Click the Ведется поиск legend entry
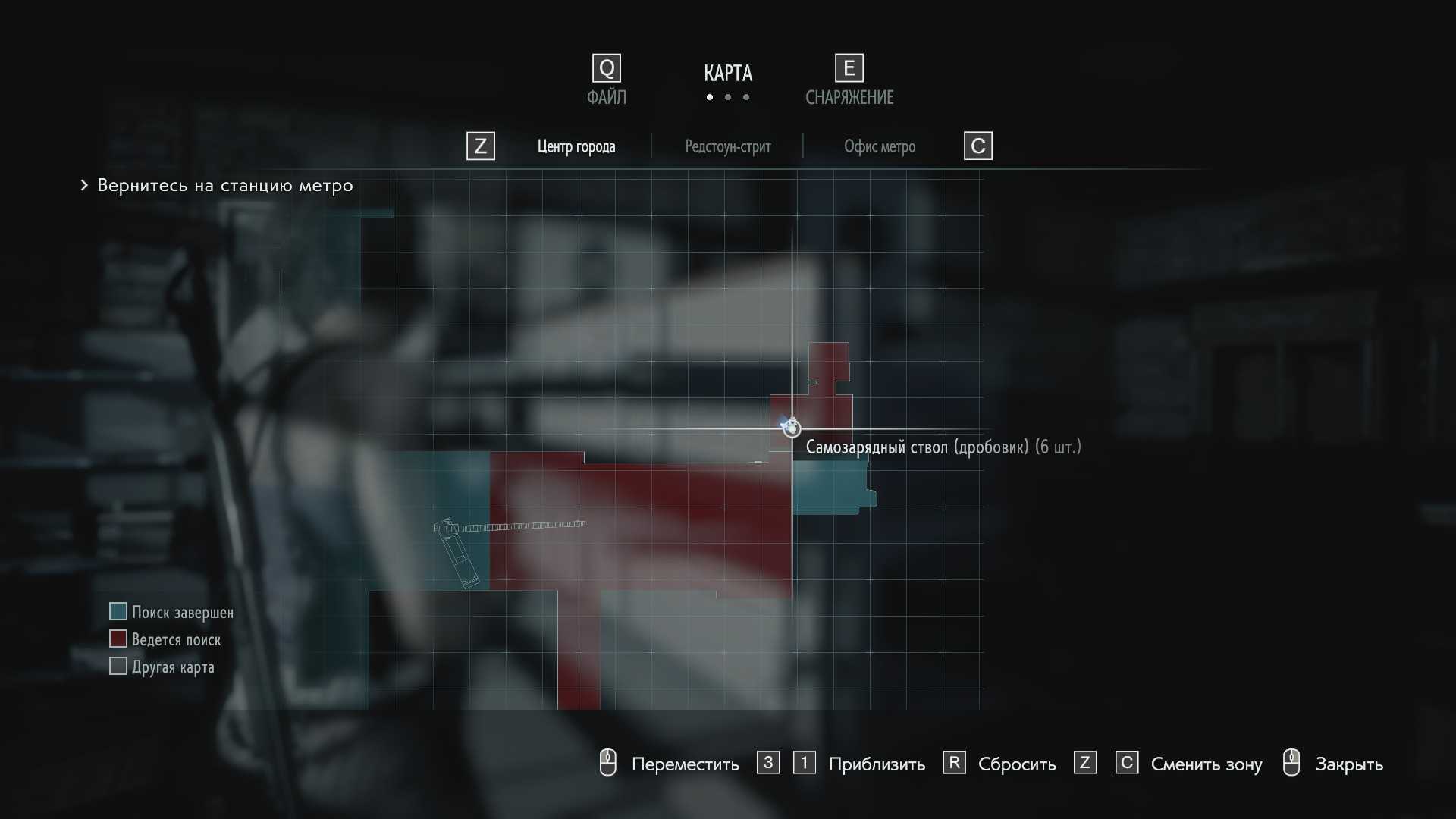The image size is (1456, 819). click(x=176, y=639)
